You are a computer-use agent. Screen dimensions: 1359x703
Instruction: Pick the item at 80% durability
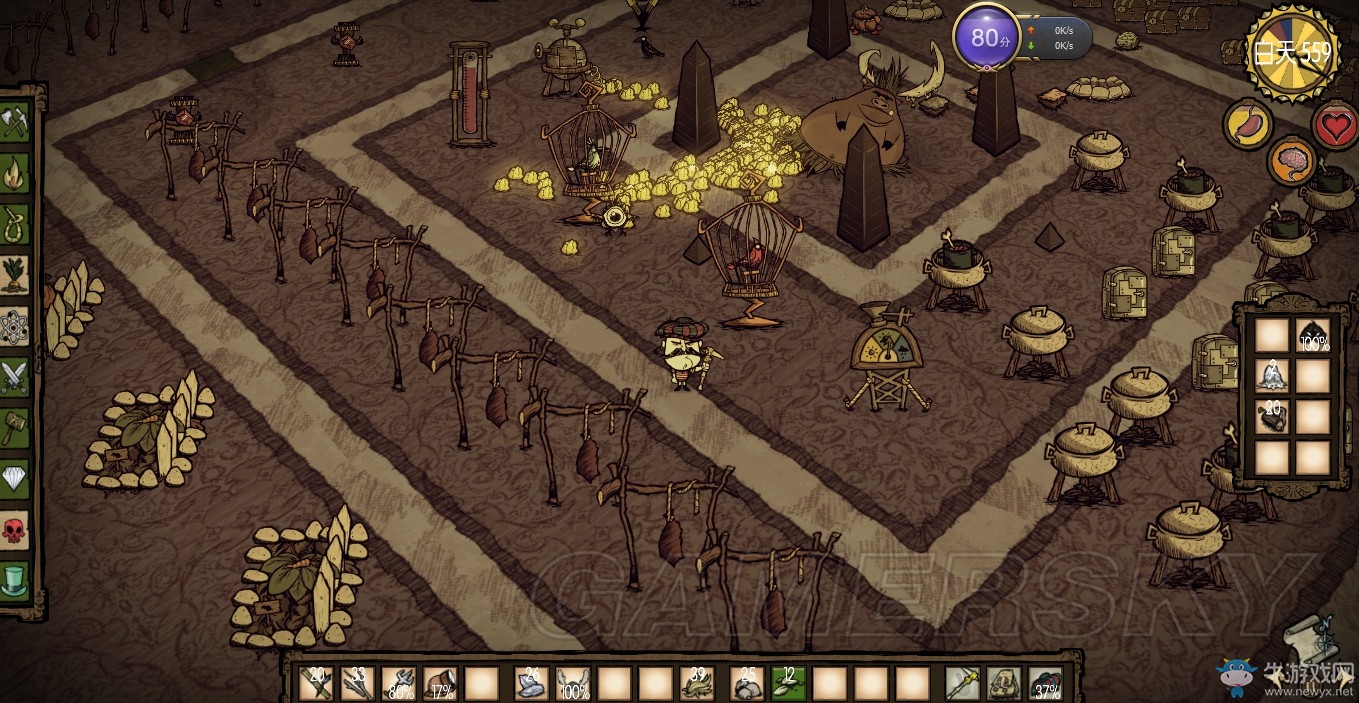[x=399, y=683]
